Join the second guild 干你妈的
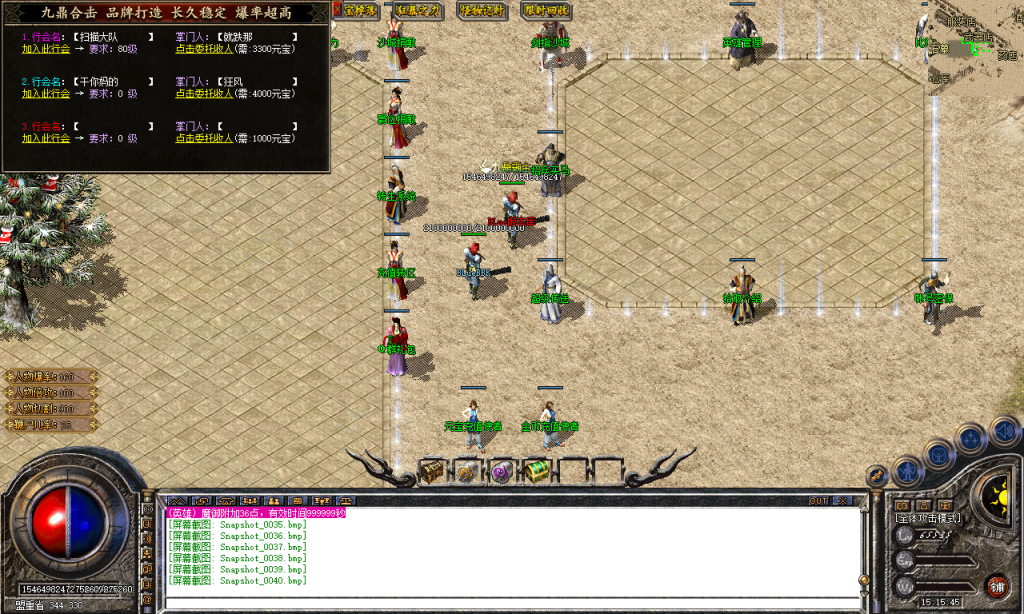Image resolution: width=1024 pixels, height=614 pixels. click(x=46, y=93)
